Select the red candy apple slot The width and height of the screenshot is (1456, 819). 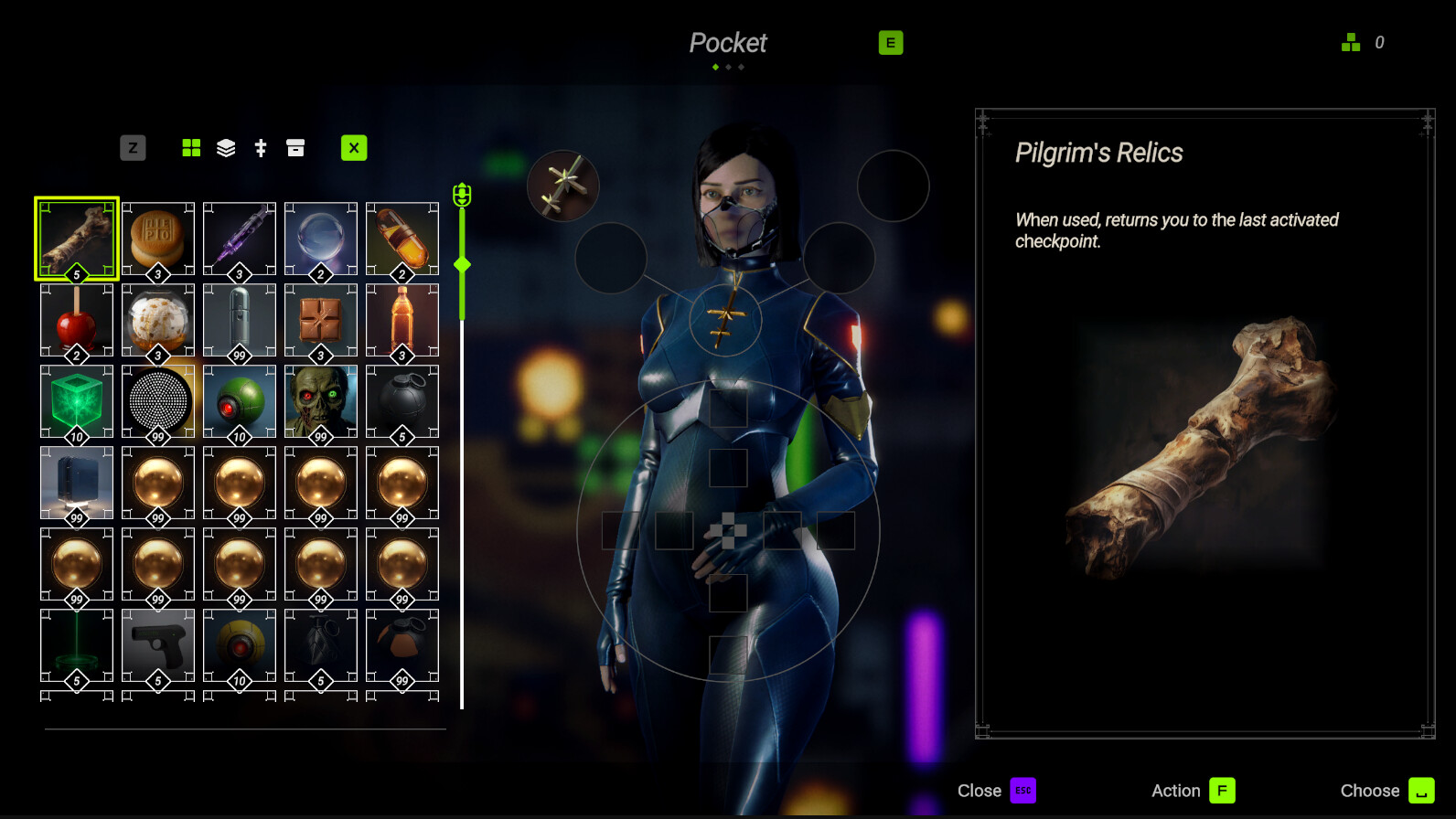pyautogui.click(x=77, y=320)
